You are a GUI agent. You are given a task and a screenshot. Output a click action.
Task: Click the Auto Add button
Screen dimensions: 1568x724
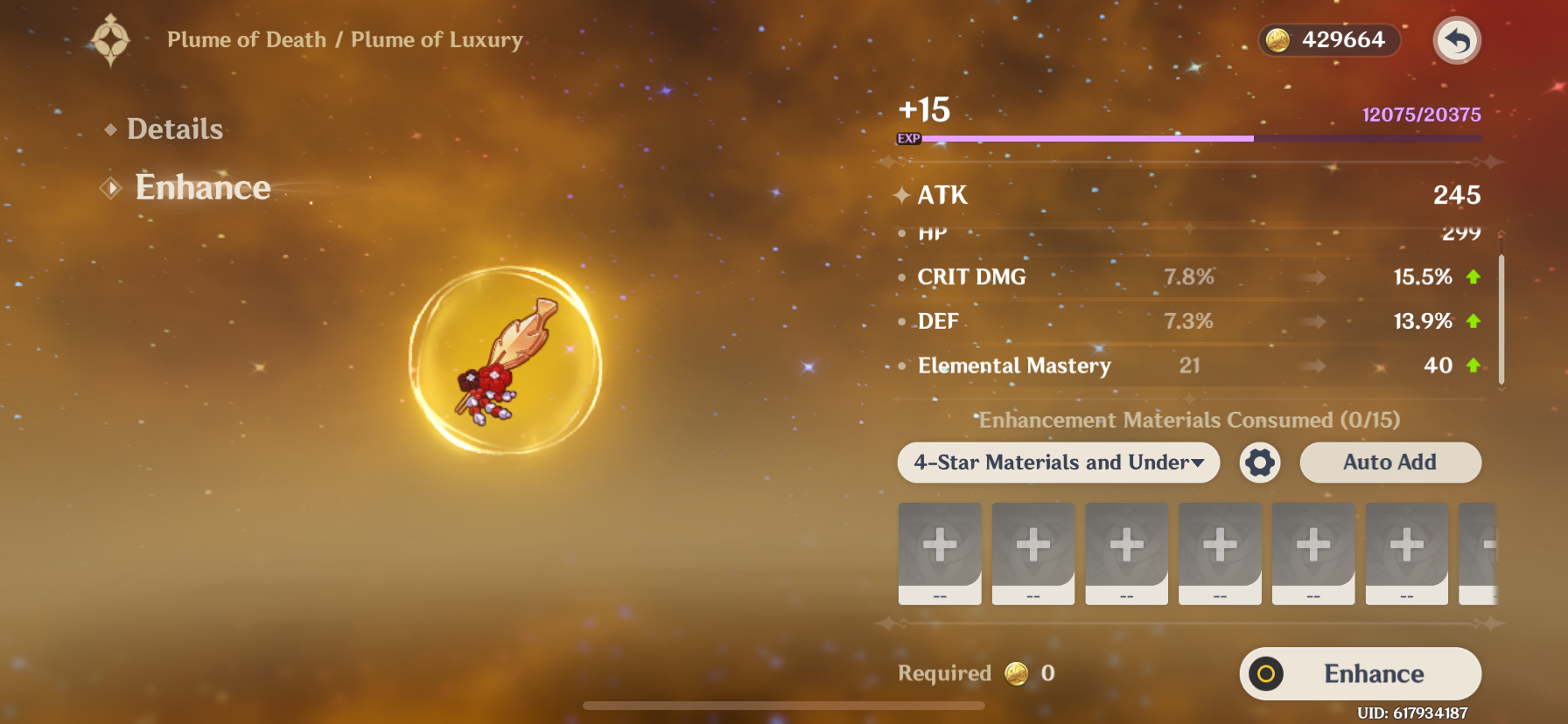[x=1389, y=463]
